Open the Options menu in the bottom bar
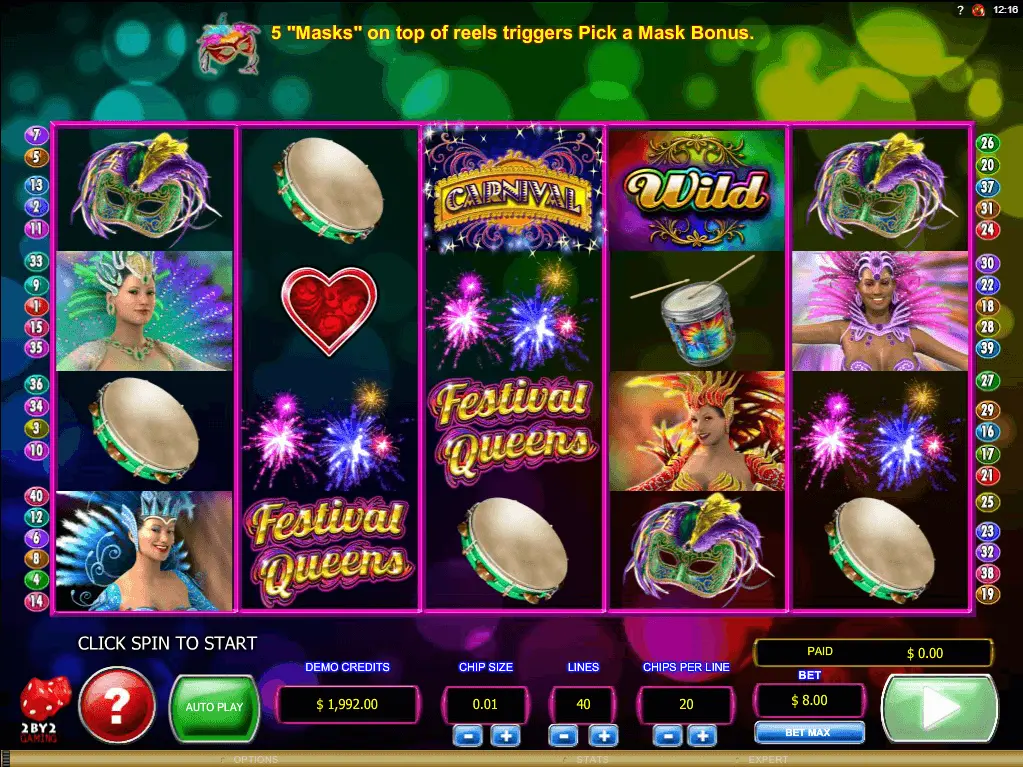 [x=255, y=760]
